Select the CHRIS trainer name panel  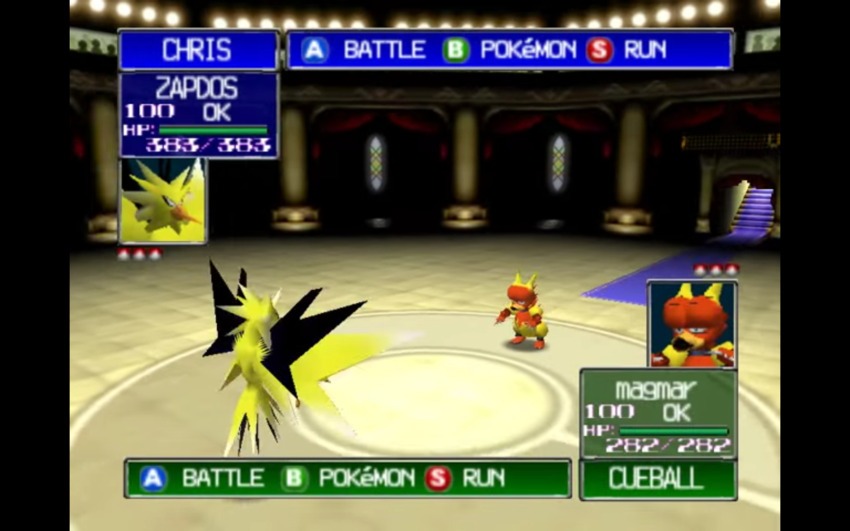coord(198,50)
